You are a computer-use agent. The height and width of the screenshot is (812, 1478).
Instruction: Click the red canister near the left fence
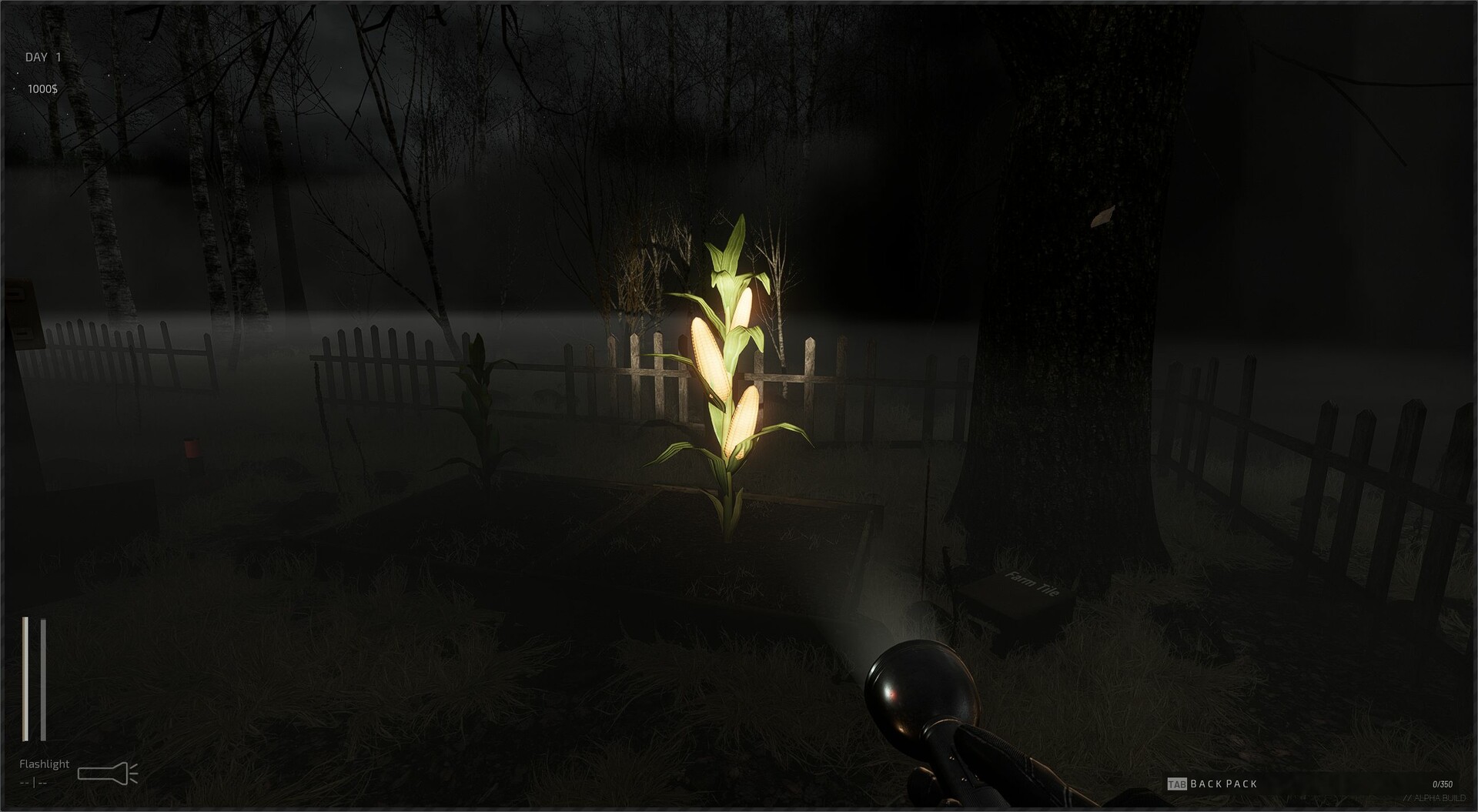[x=191, y=447]
